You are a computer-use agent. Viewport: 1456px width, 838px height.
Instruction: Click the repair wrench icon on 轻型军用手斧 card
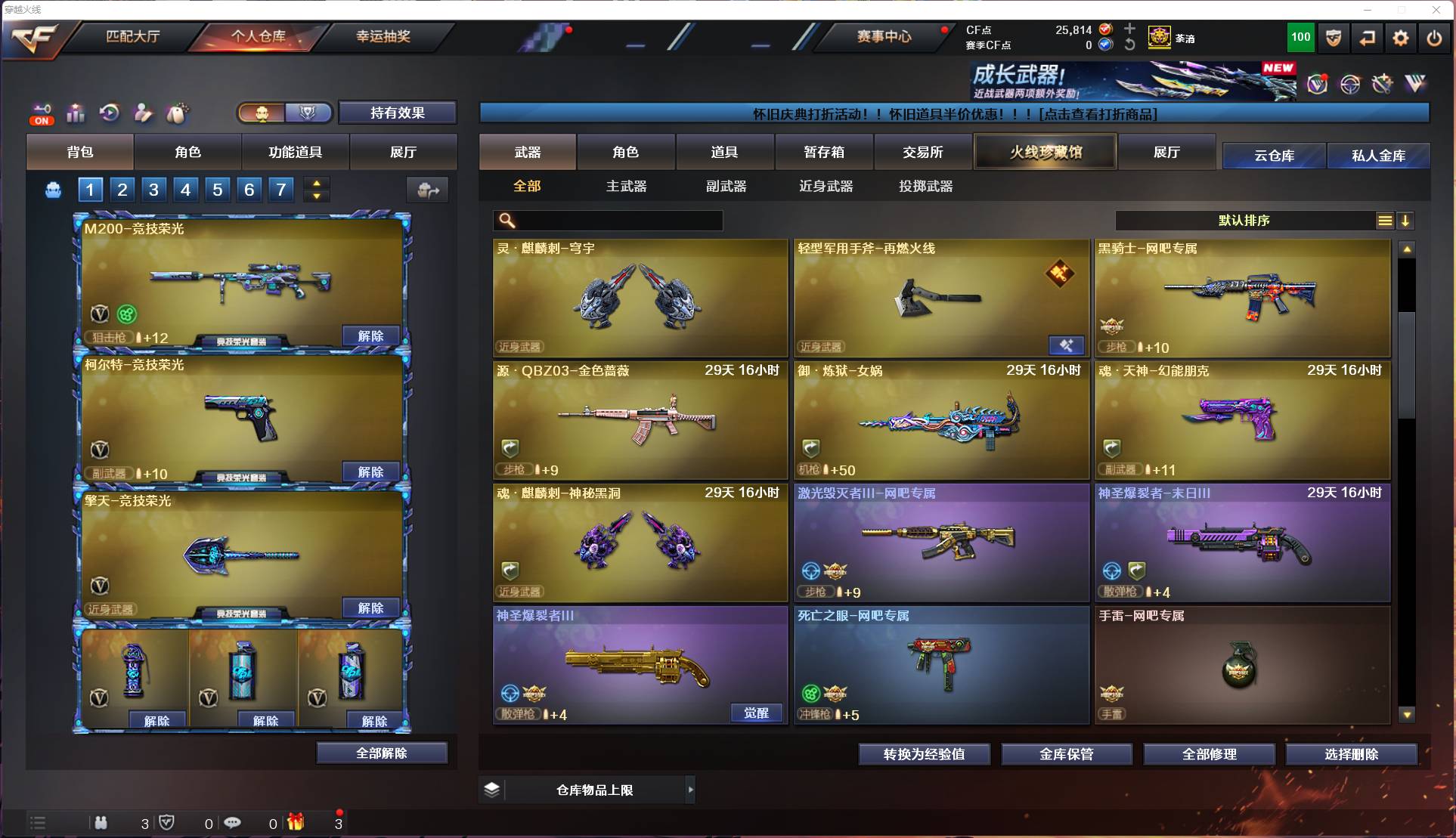pyautogui.click(x=1067, y=345)
